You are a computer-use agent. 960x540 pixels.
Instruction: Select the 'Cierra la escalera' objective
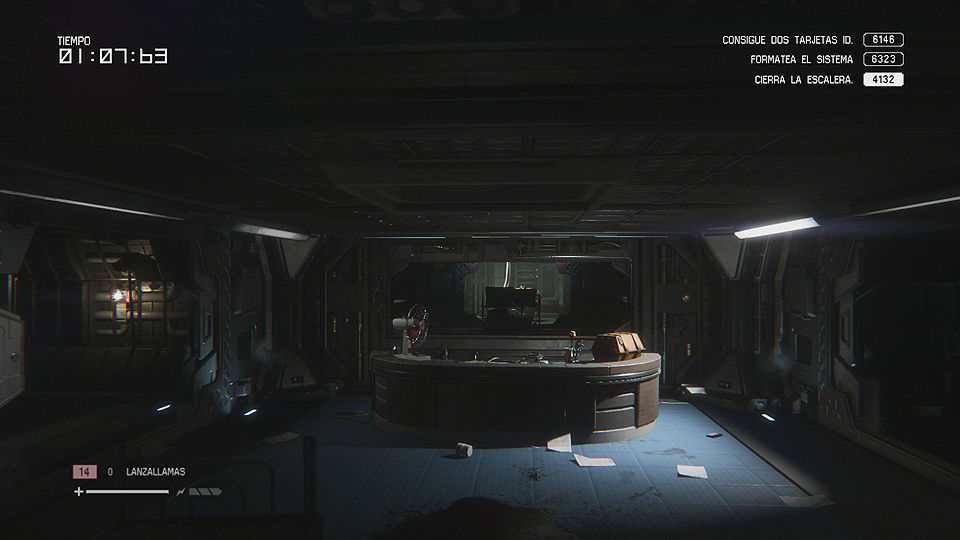click(803, 80)
